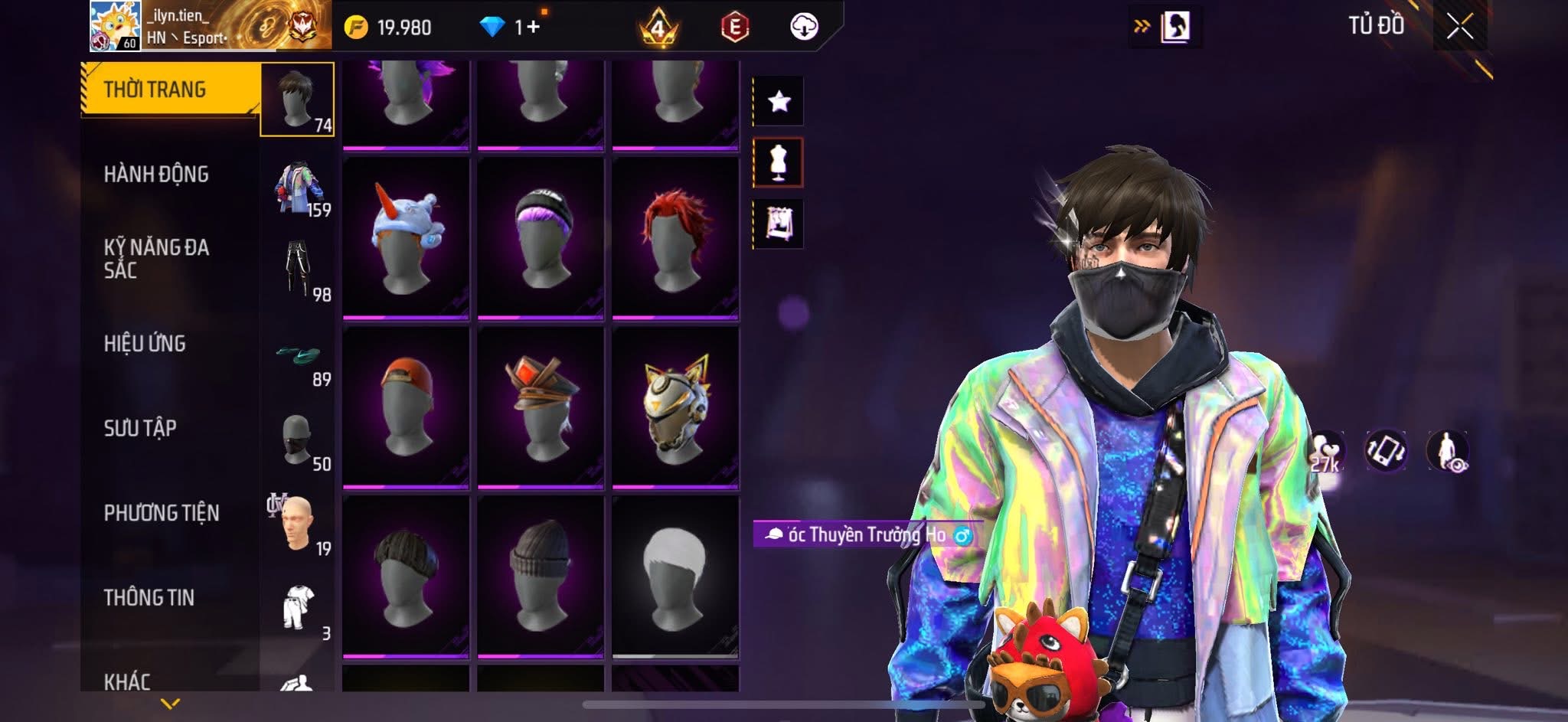The height and width of the screenshot is (722, 1568).
Task: Go to the Sưu Tập category
Action: click(140, 428)
